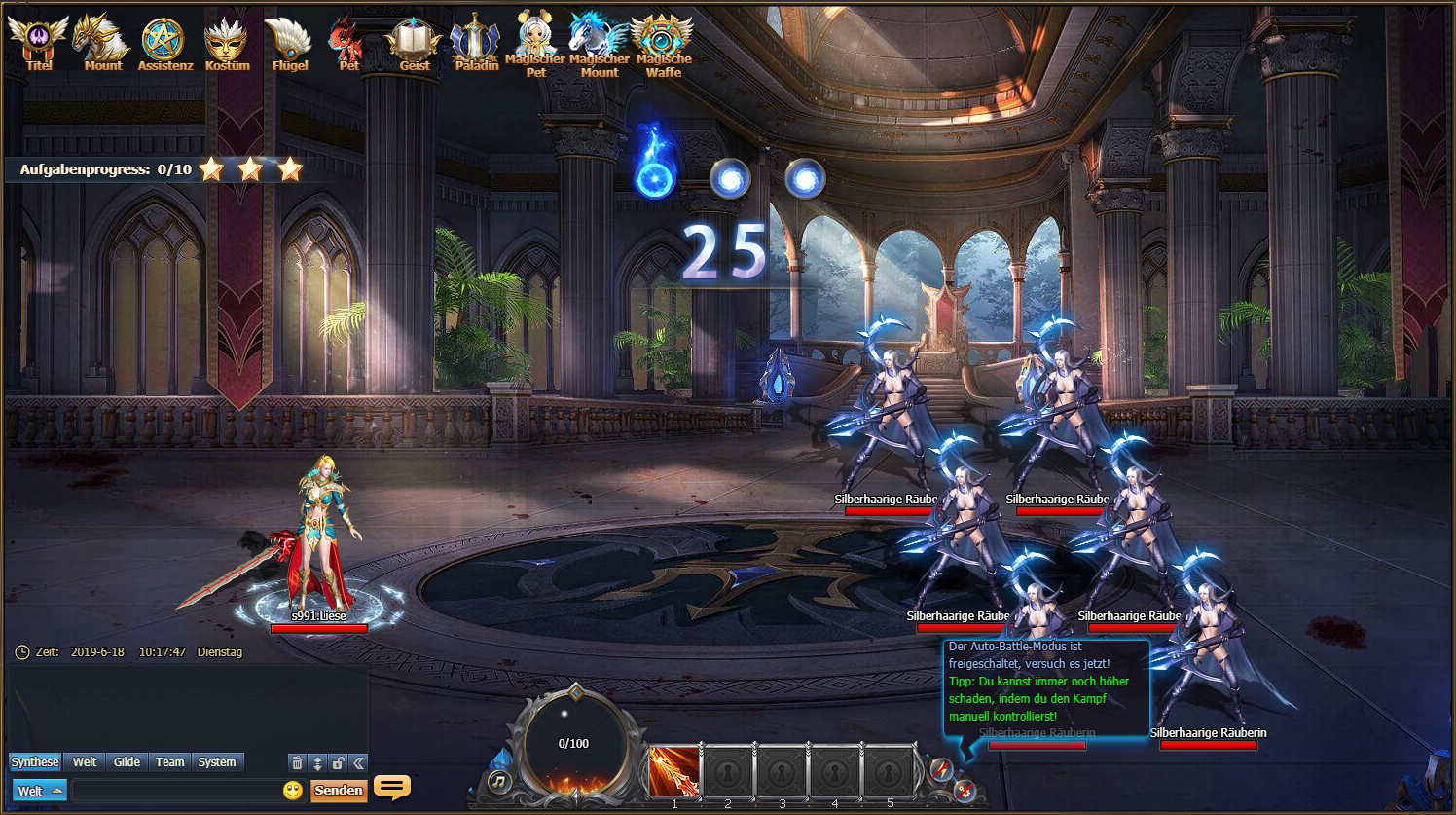Open the Assistenz panel
1456x815 pixels.
(x=164, y=43)
